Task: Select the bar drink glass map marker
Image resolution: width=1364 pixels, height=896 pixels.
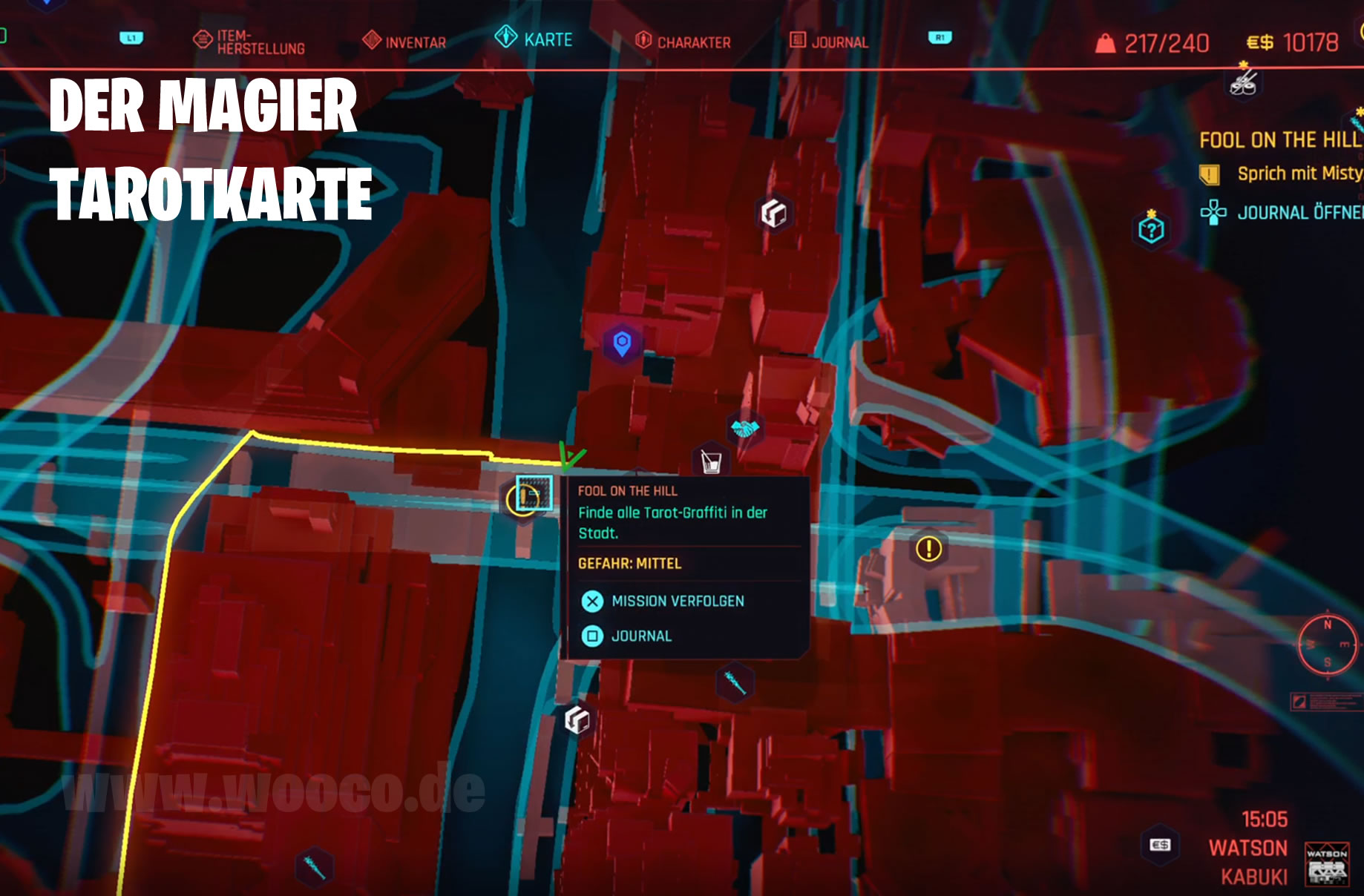Action: point(711,462)
